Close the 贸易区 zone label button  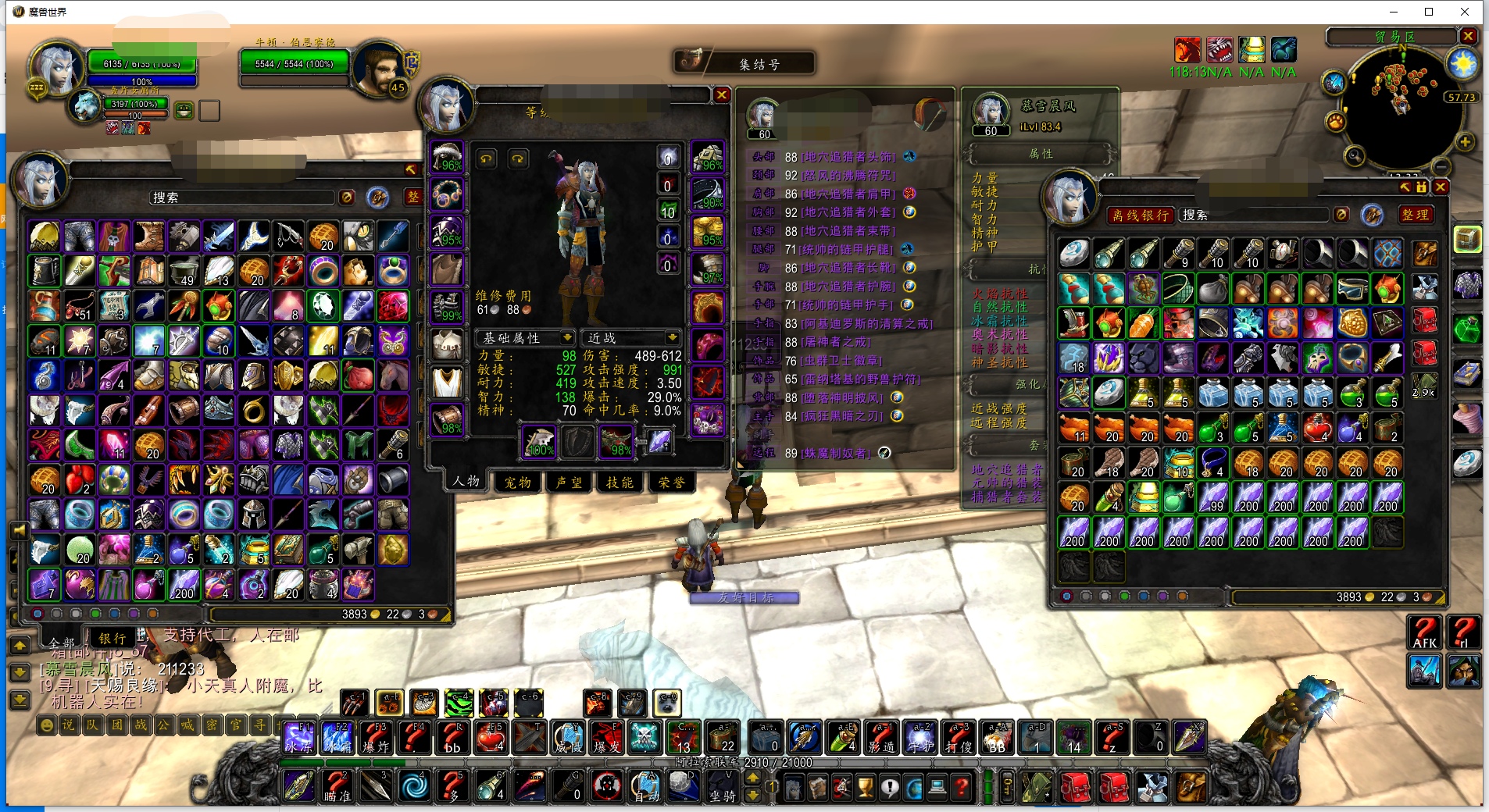1468,36
